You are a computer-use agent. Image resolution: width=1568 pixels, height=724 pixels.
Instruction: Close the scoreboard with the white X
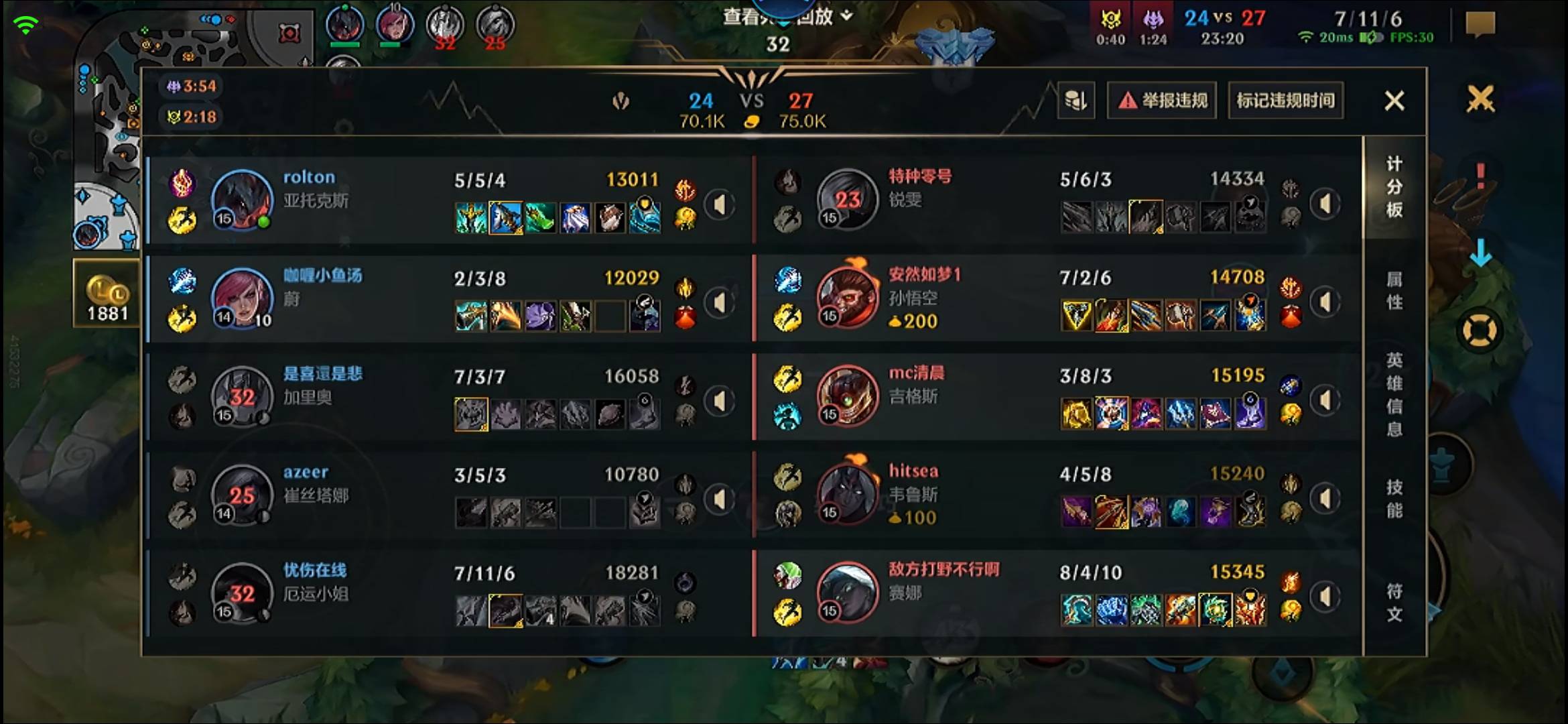tap(1394, 101)
